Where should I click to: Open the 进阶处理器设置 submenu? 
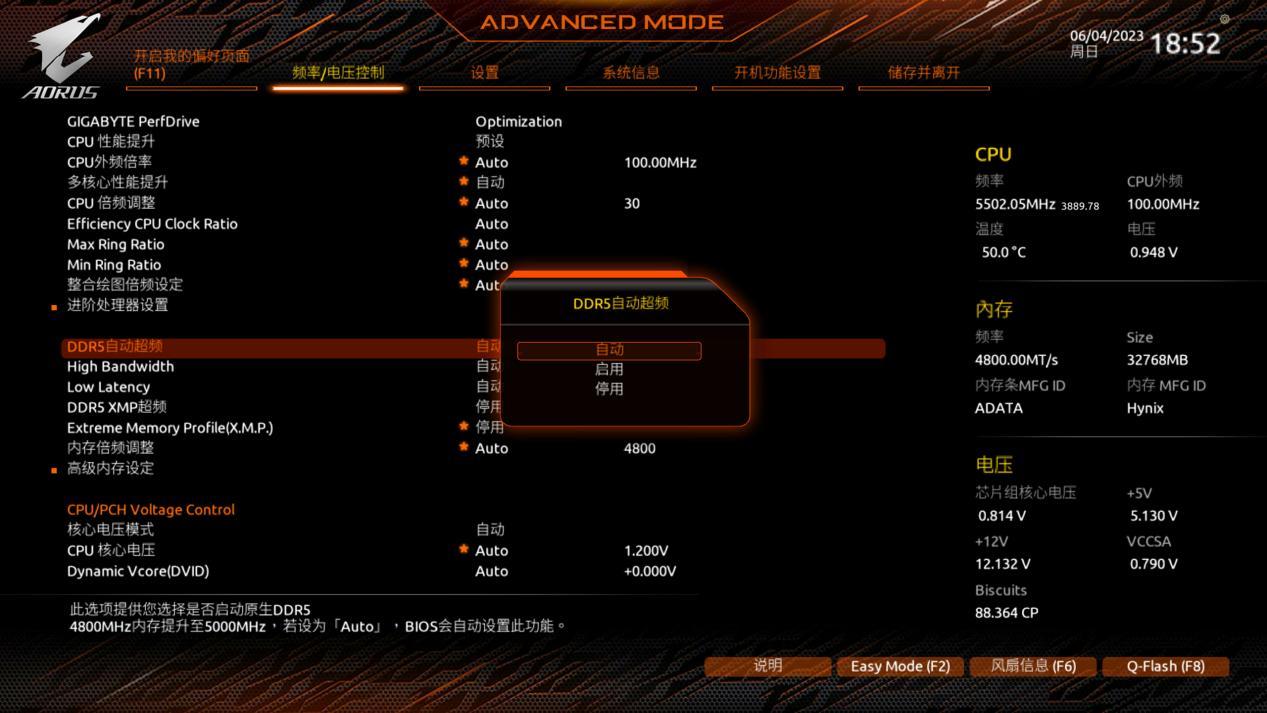click(117, 305)
